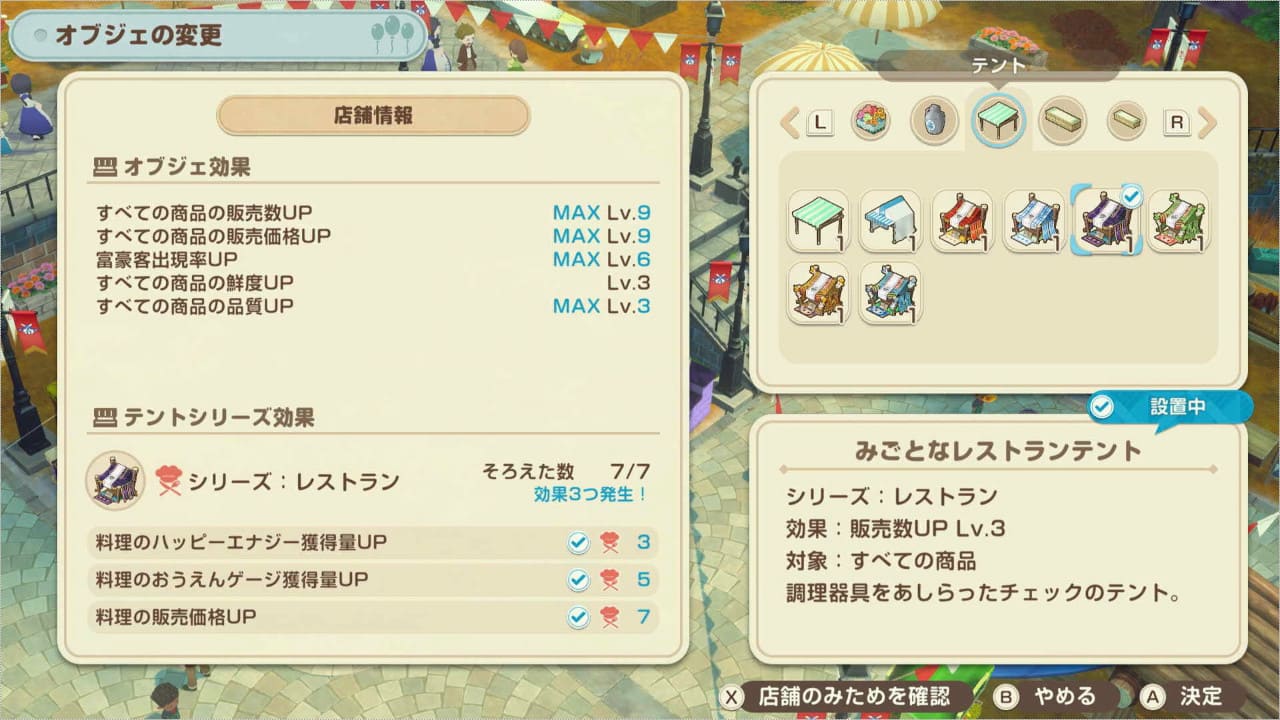1280x720 pixels.
Task: Select the golden-orange tent
Action: [x=818, y=293]
